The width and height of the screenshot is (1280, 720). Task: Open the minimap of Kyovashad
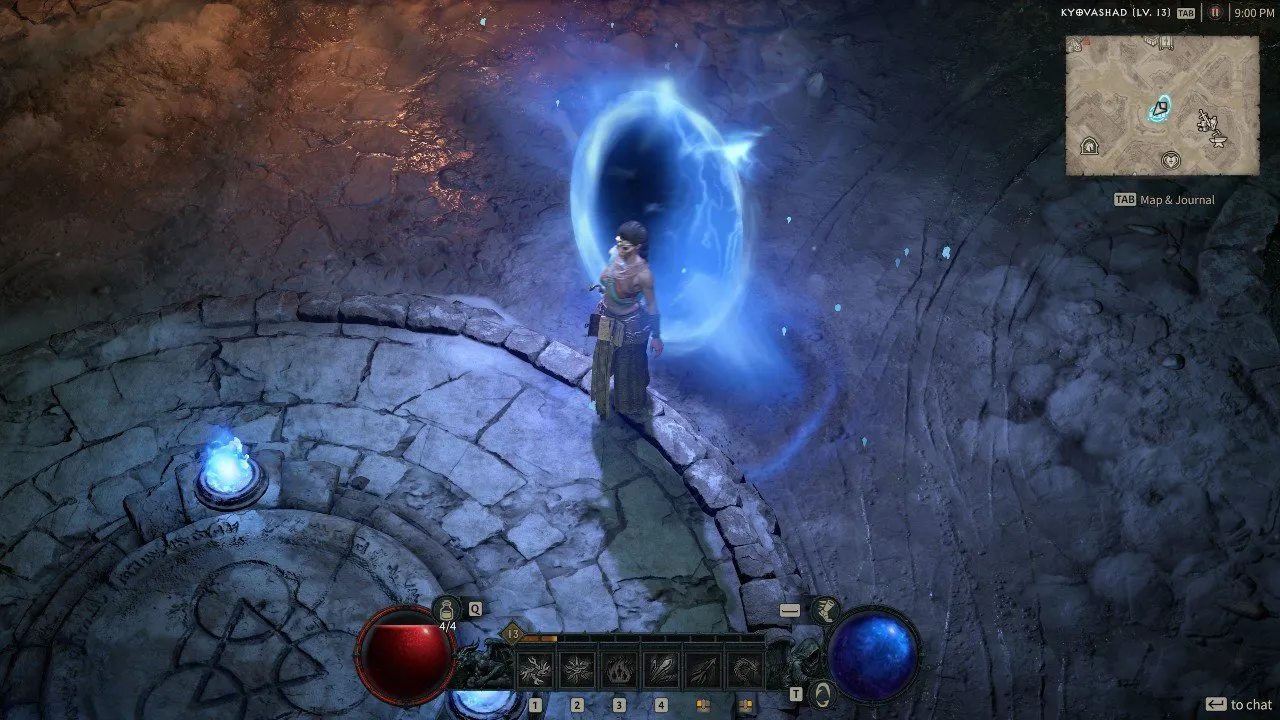pos(1161,105)
